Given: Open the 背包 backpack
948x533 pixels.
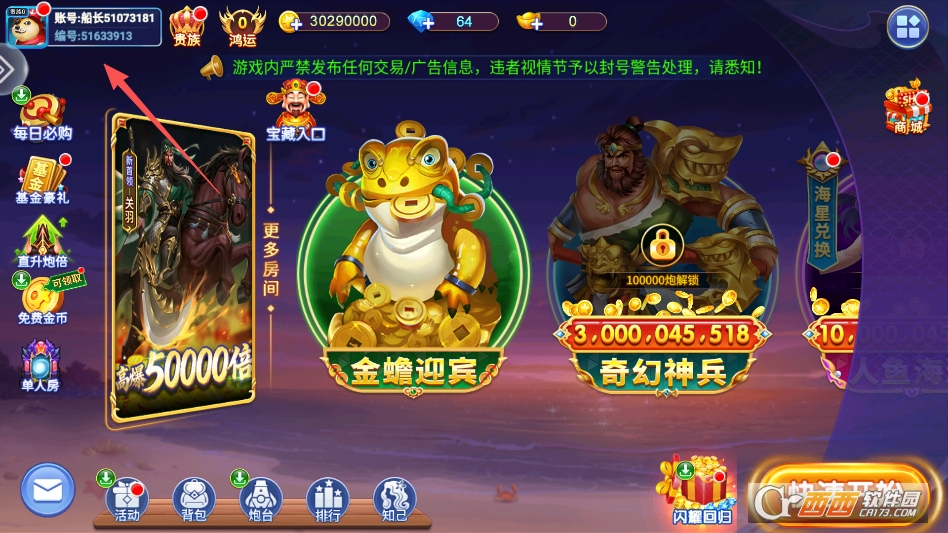Looking at the screenshot, I should pos(194,498).
